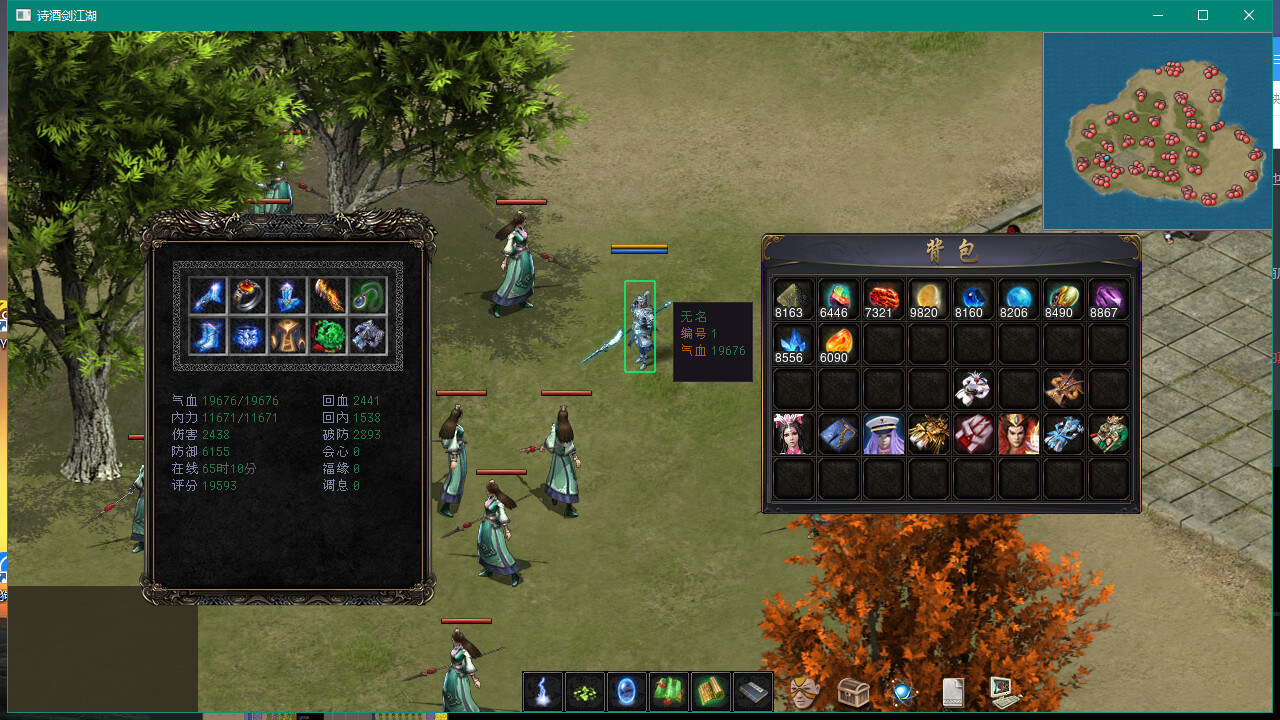Select the red ore stack numbered 7321
The width and height of the screenshot is (1280, 720).
pyautogui.click(x=883, y=299)
